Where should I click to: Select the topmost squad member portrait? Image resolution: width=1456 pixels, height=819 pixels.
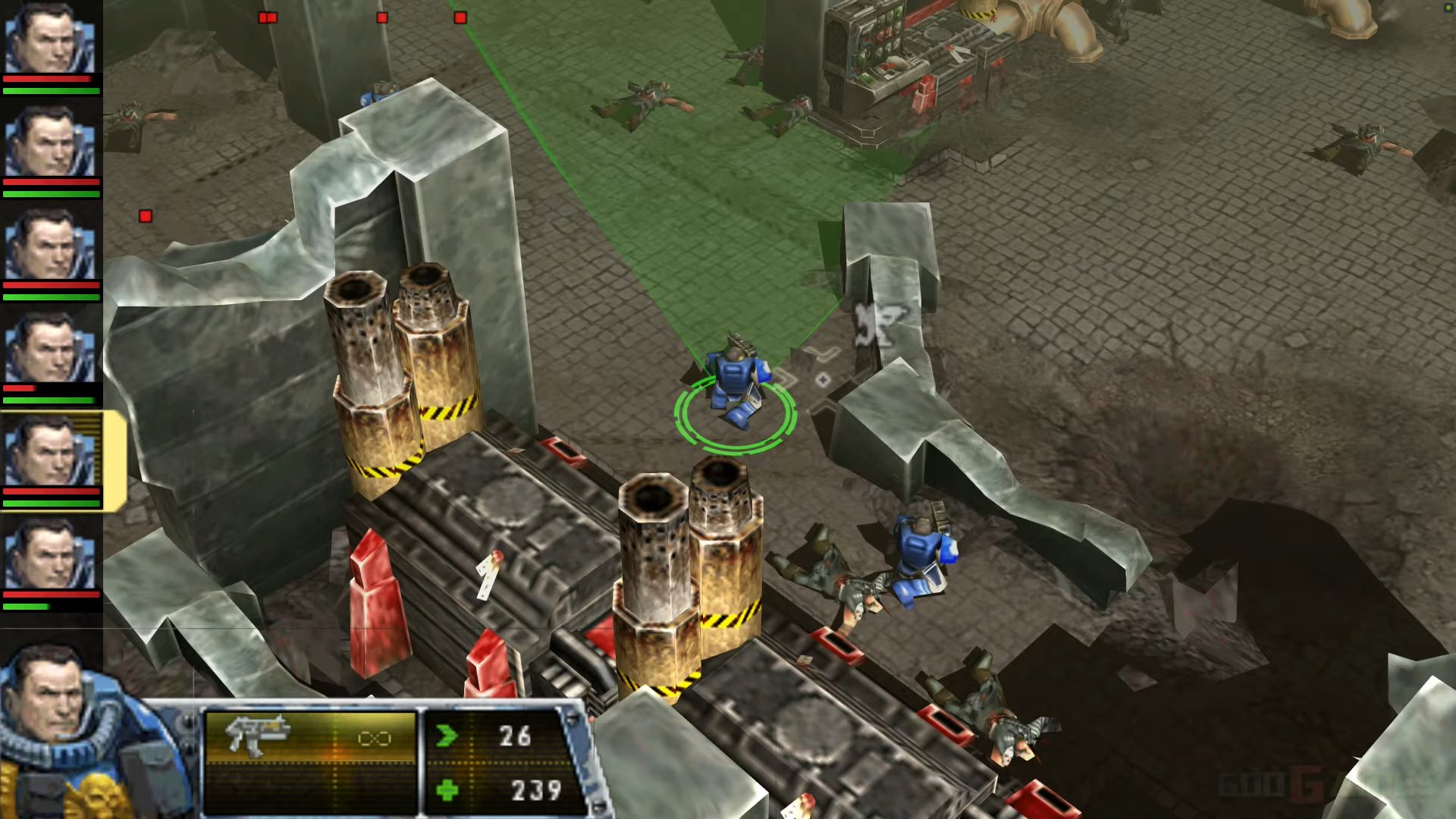point(47,36)
